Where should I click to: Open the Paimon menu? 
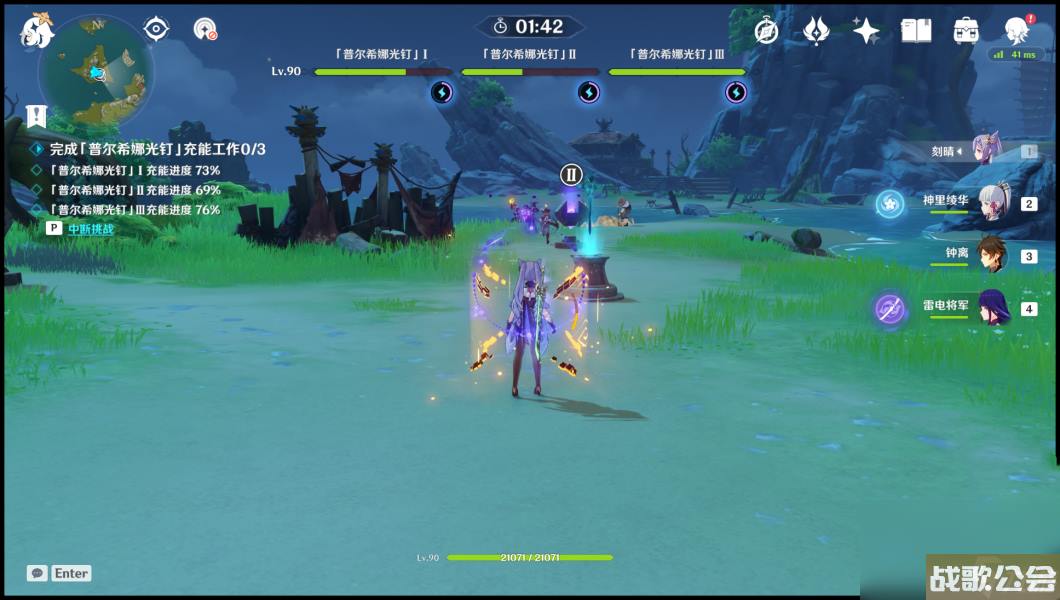[37, 30]
